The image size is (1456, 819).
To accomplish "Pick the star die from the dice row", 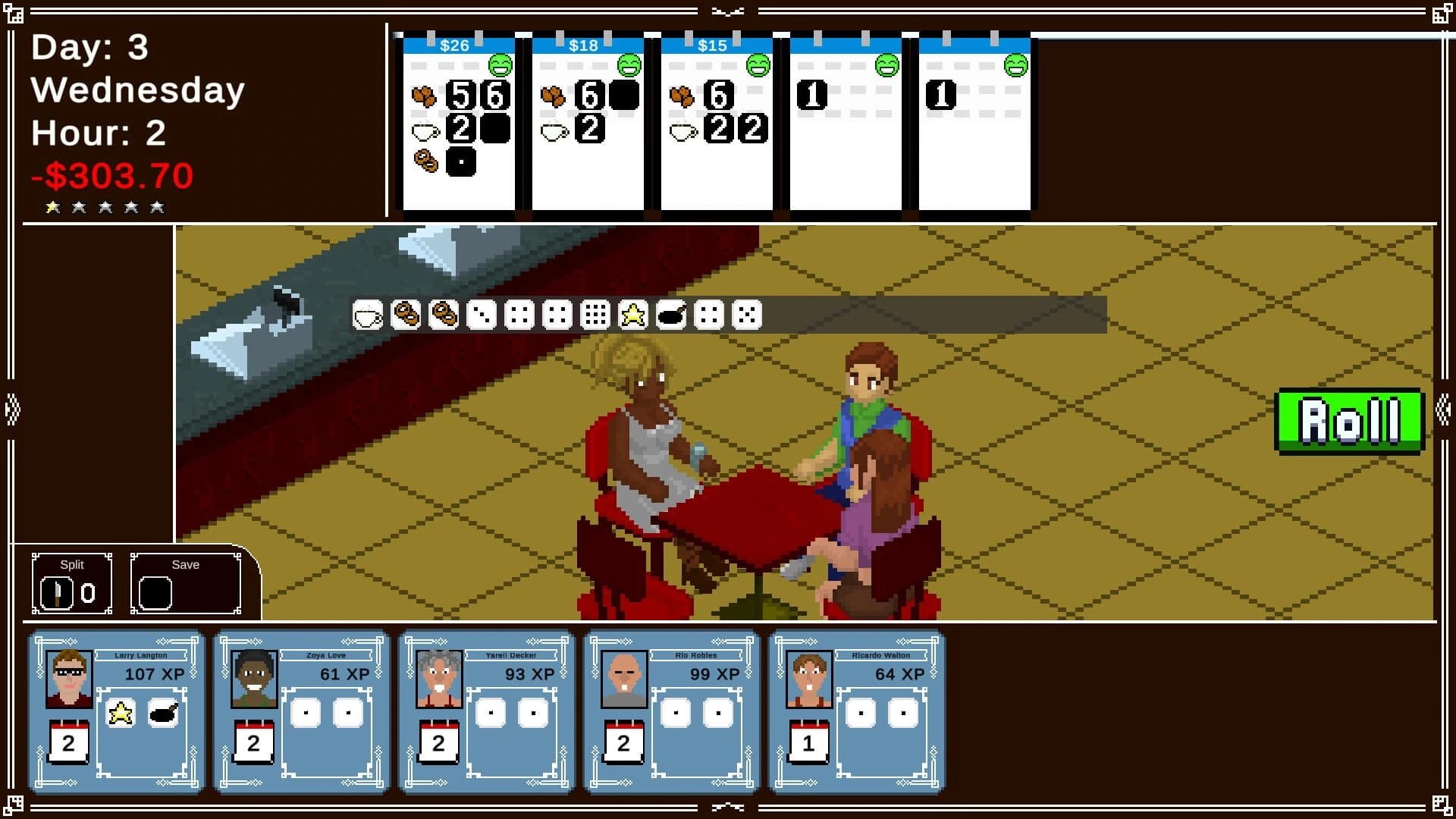I will pos(634,313).
